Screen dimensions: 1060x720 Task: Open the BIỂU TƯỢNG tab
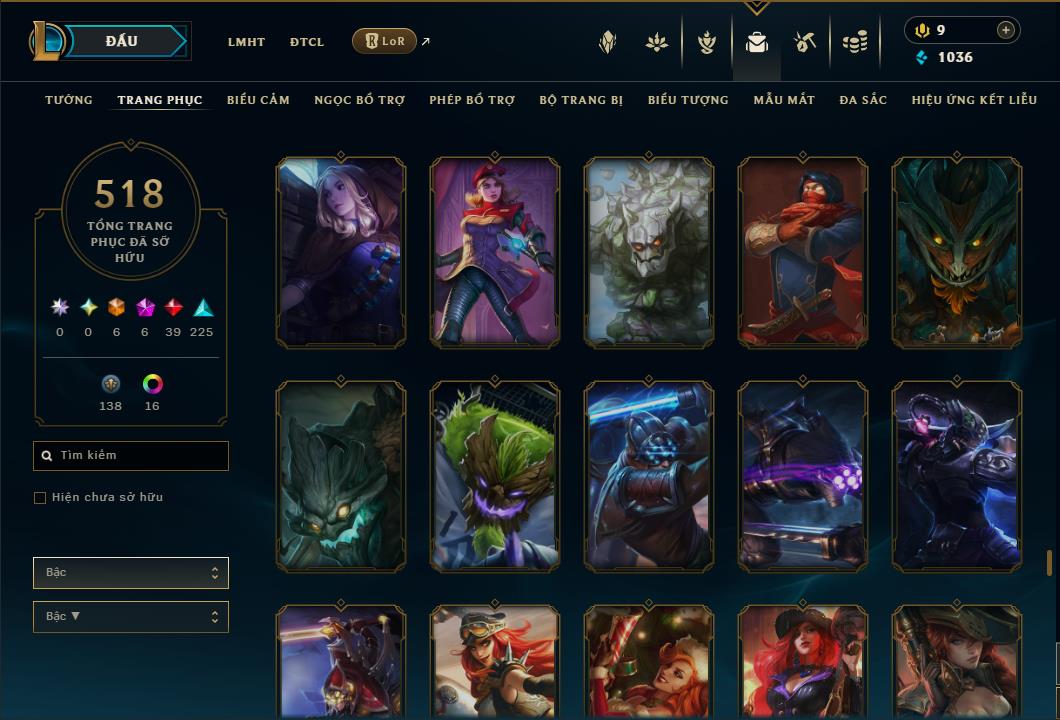tap(688, 100)
